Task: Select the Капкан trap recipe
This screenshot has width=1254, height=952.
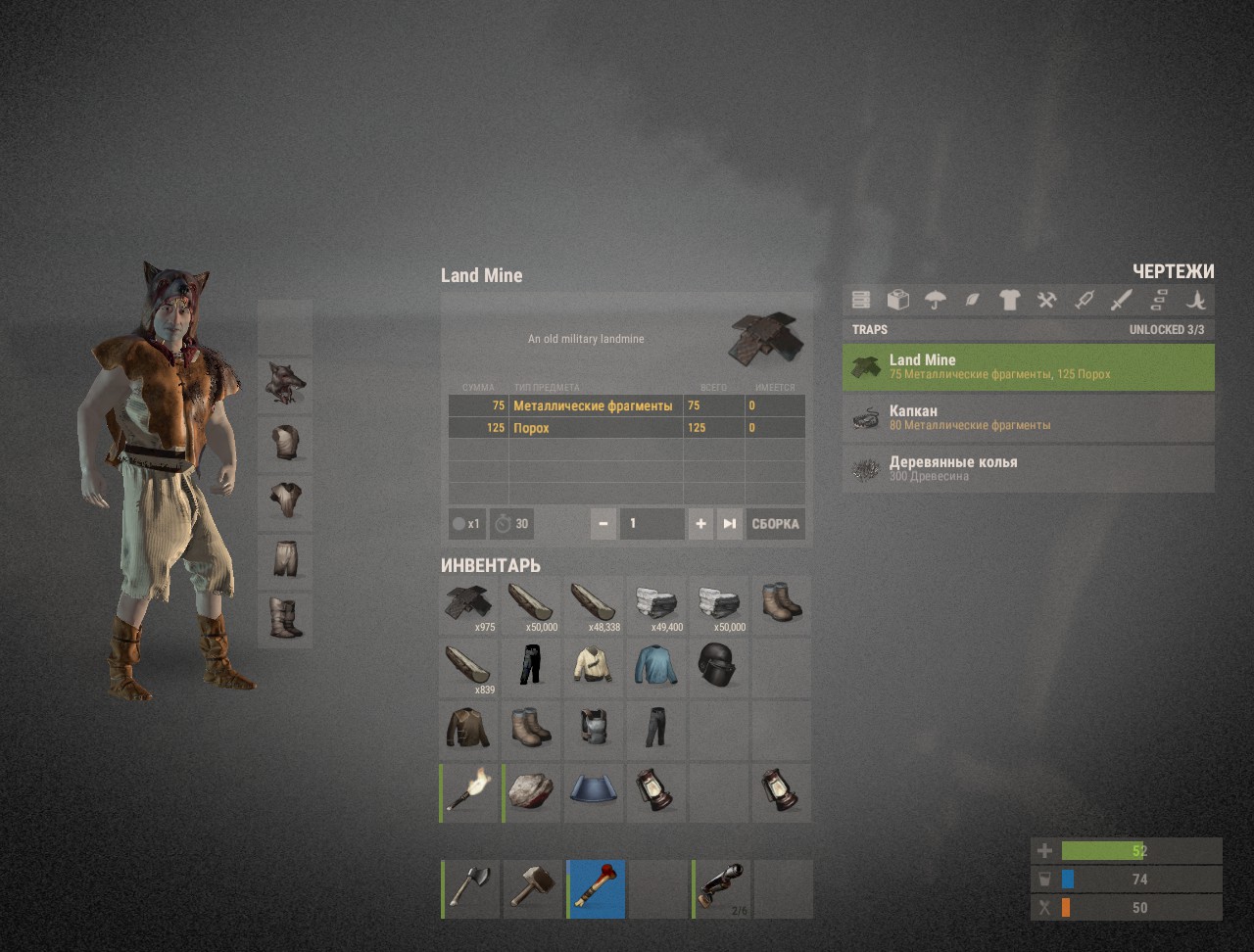Action: [1028, 418]
